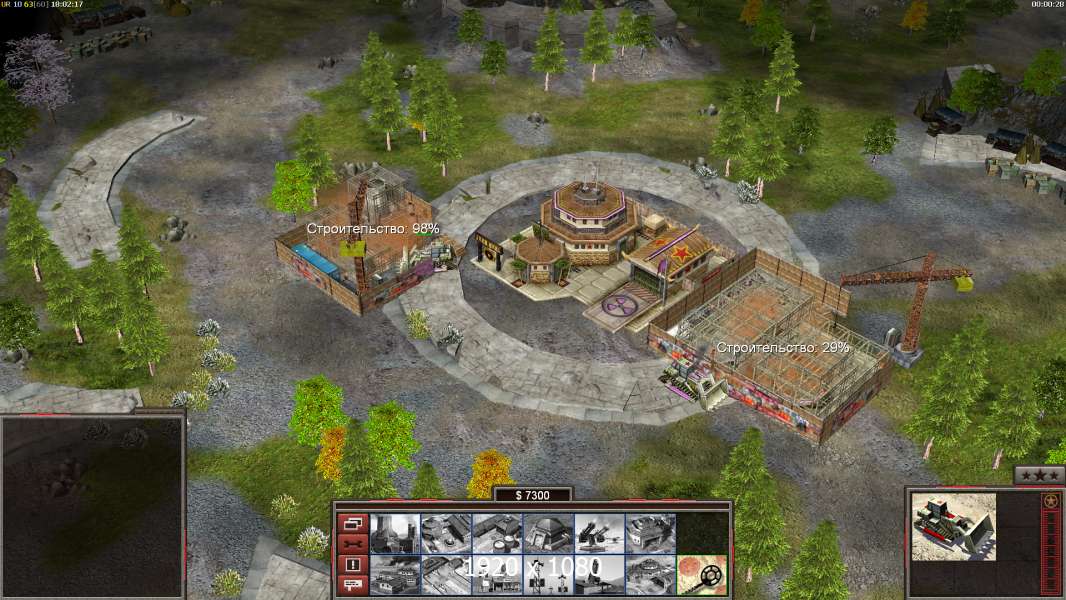Open the exclamation mark alert button
This screenshot has width=1066, height=600.
352,565
